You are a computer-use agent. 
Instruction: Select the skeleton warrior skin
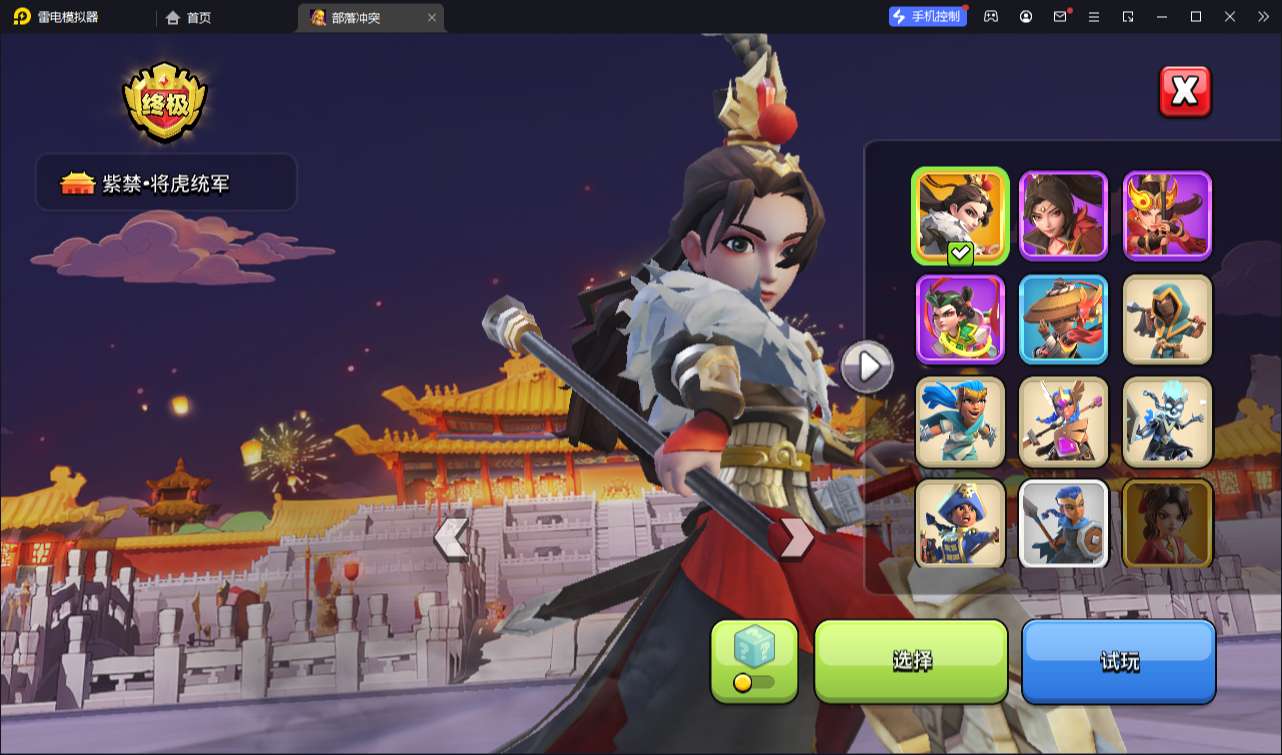coord(1166,422)
